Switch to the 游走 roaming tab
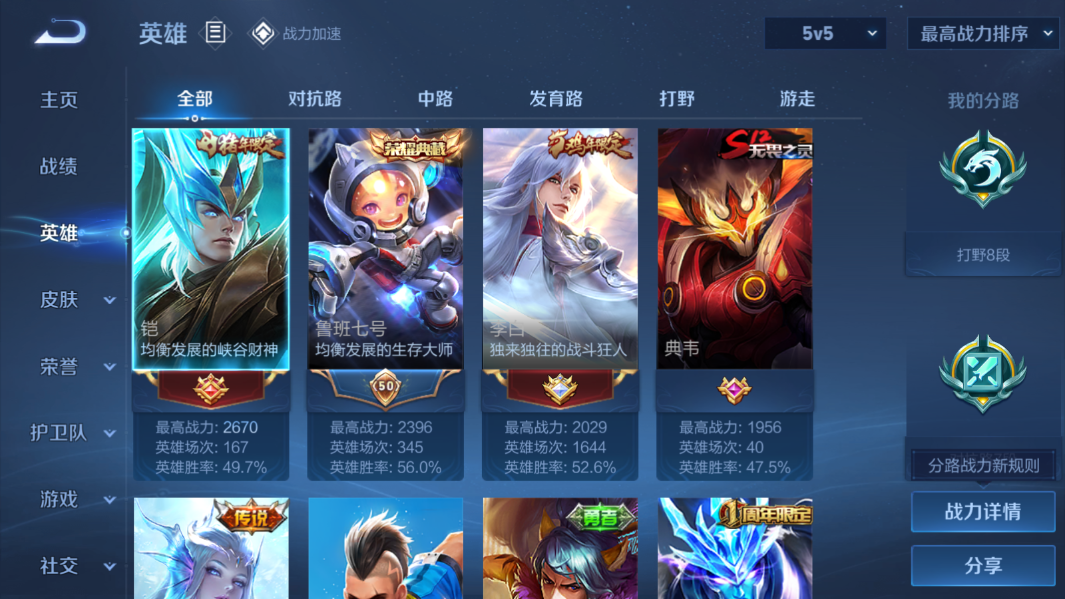Screen dimensions: 1065x599 pos(797,99)
